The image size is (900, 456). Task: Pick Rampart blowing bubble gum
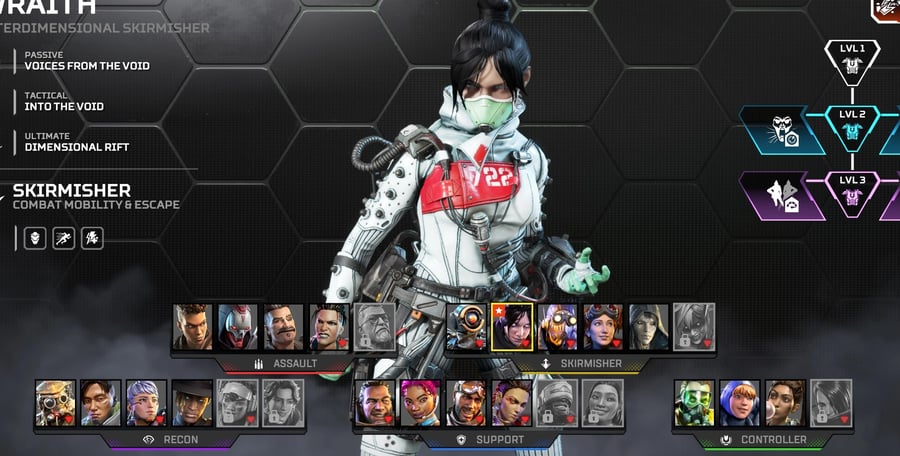pos(785,403)
